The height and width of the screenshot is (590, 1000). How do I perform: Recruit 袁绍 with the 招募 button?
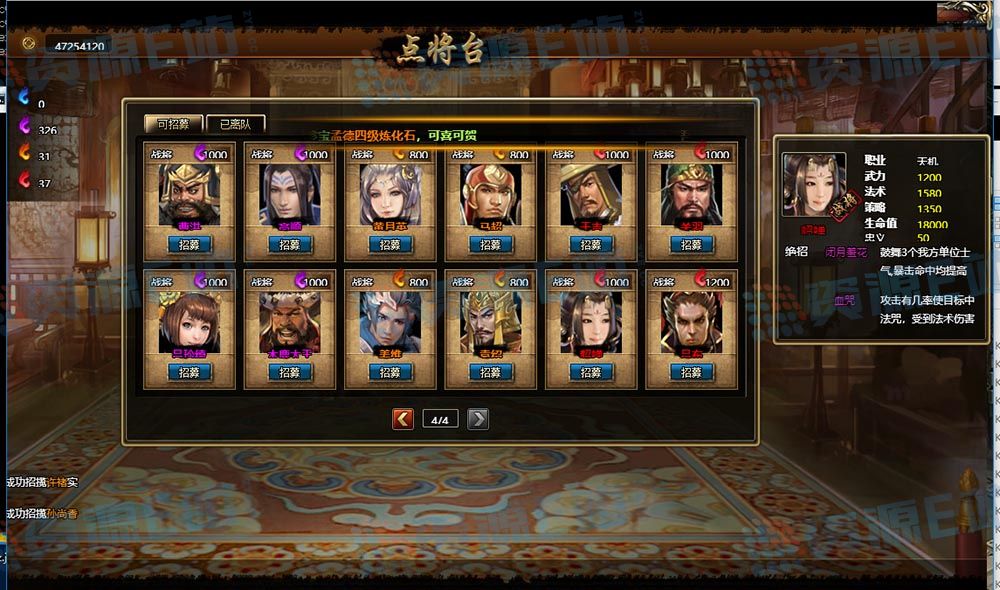[490, 372]
